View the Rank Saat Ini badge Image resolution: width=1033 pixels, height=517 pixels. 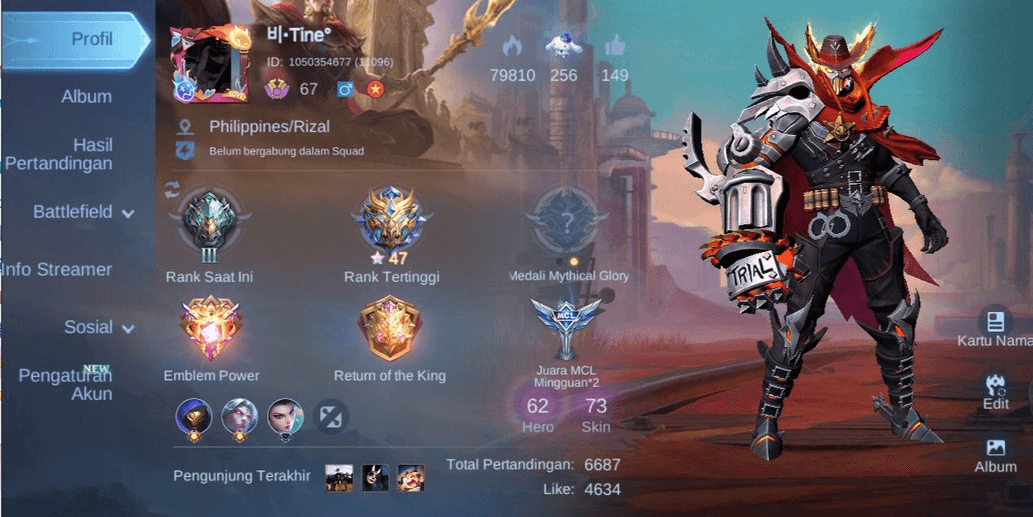tap(209, 225)
